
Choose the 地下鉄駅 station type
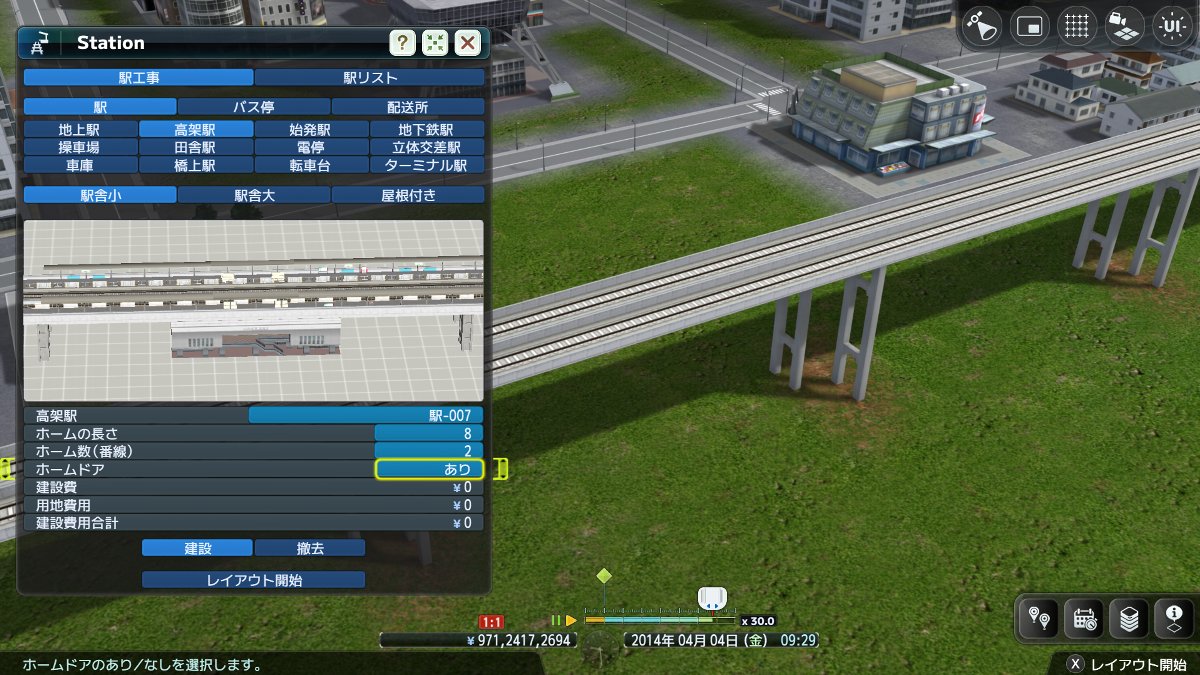click(x=427, y=129)
